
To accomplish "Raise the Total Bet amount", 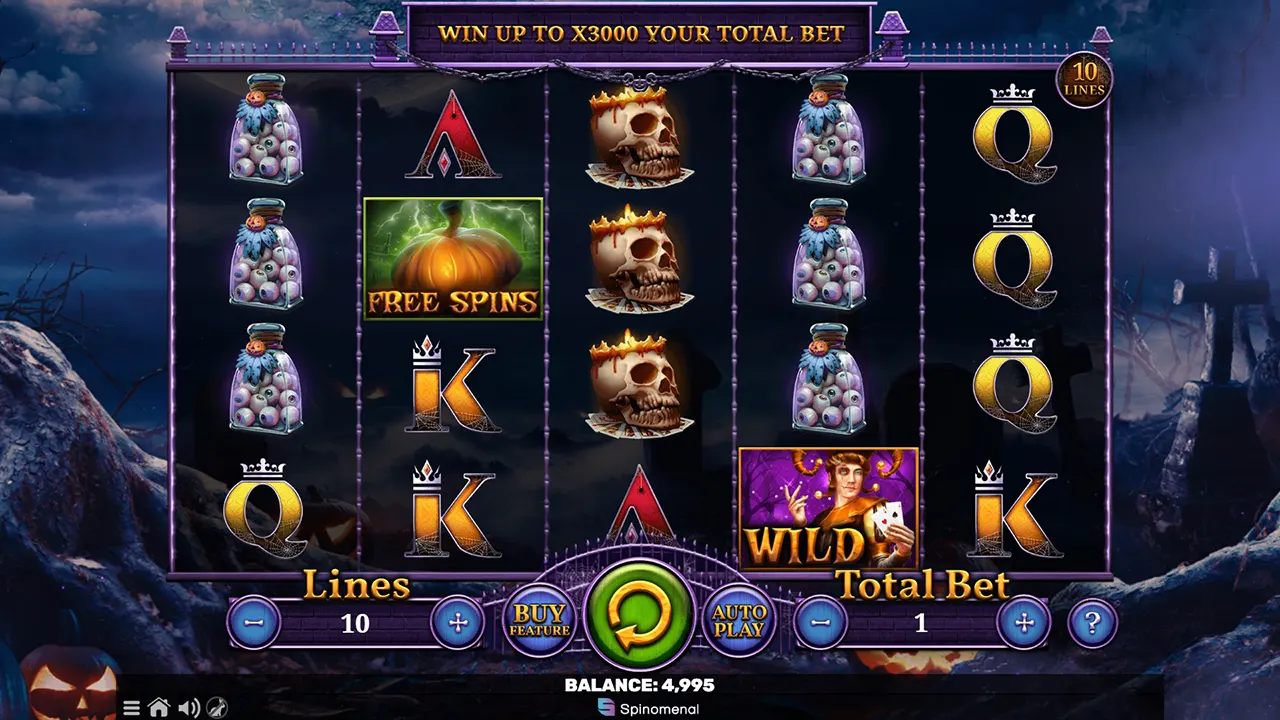I will (x=1024, y=623).
